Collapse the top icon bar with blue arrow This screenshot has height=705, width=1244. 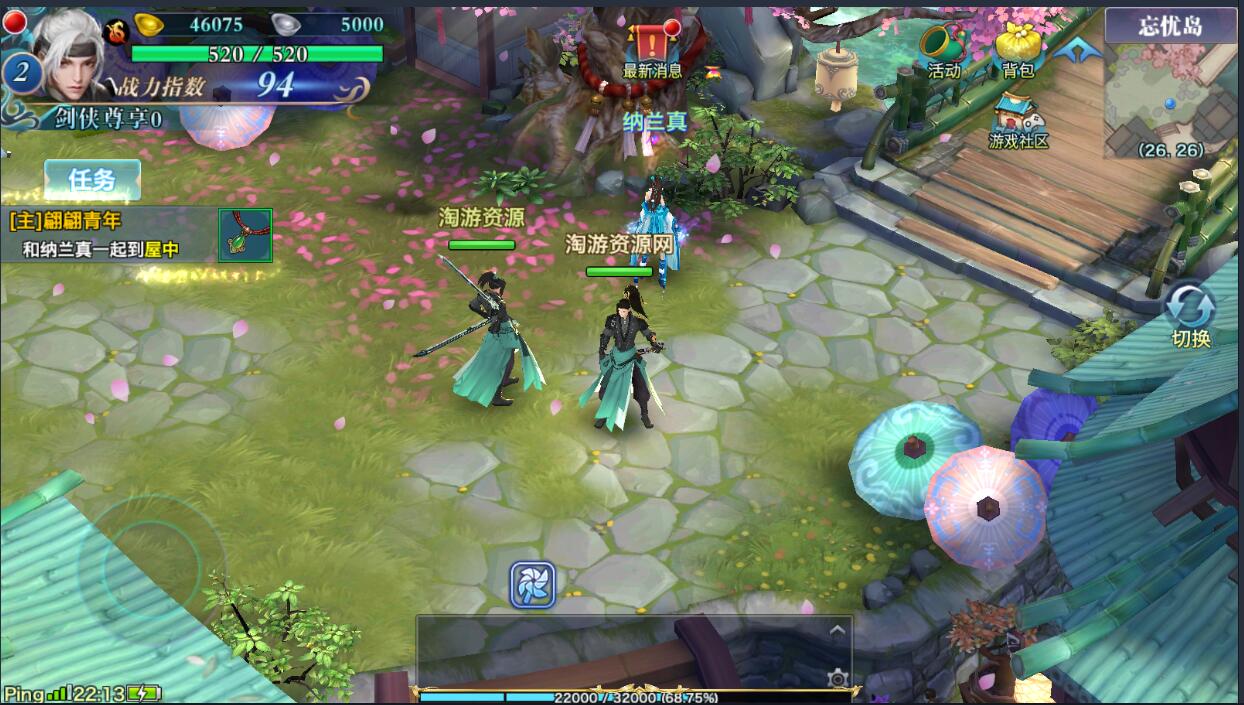(1077, 49)
